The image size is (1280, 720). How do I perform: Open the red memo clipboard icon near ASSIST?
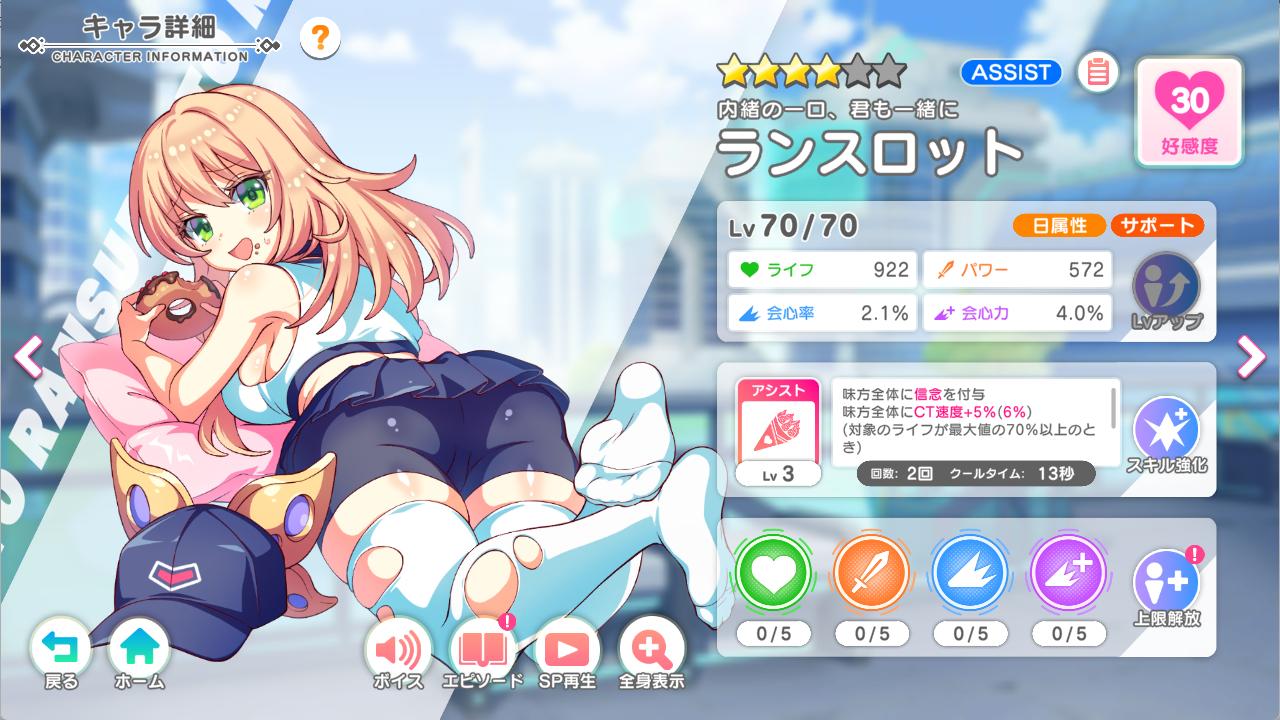pyautogui.click(x=1099, y=72)
